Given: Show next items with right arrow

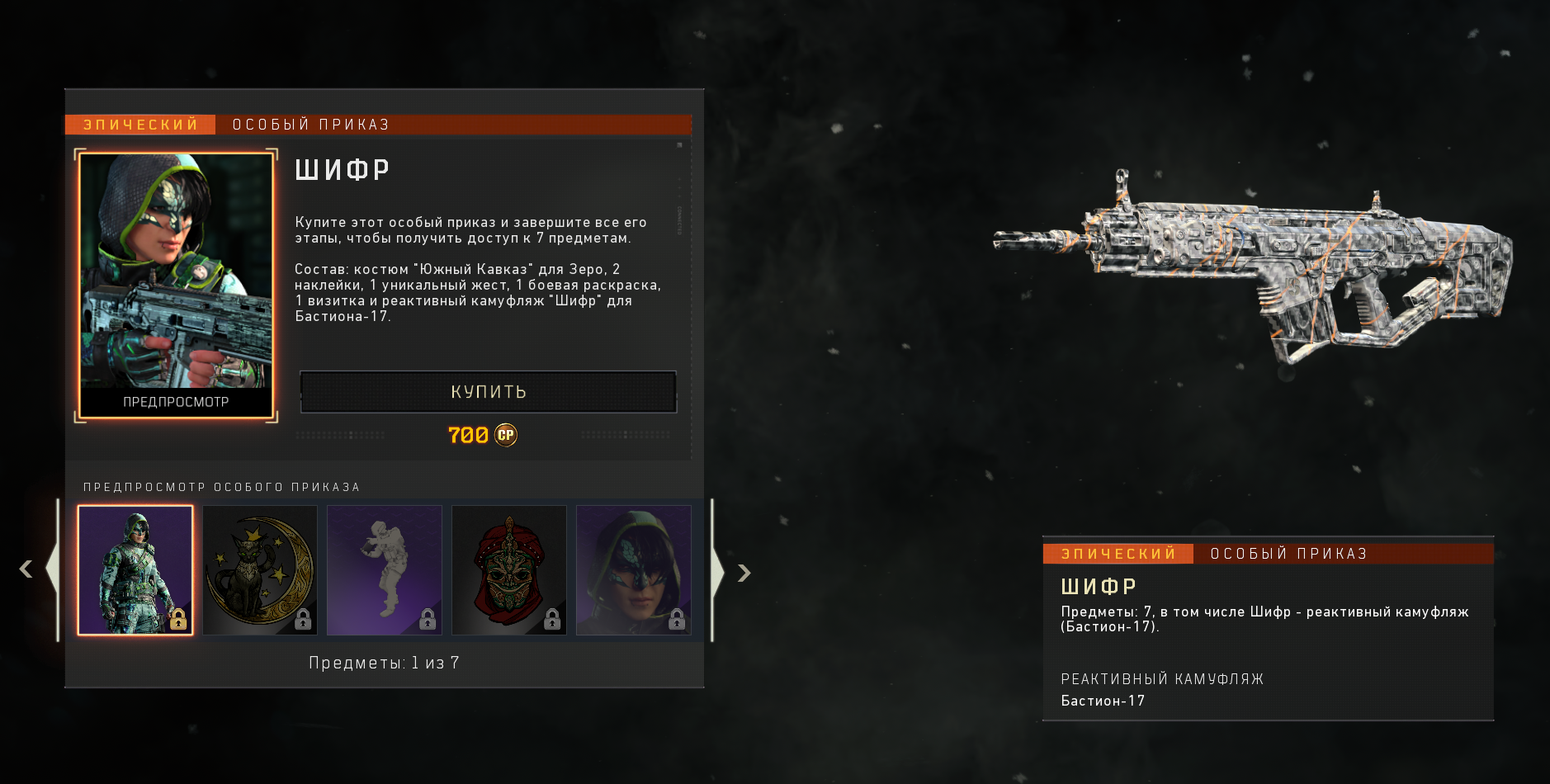Looking at the screenshot, I should pos(744,573).
